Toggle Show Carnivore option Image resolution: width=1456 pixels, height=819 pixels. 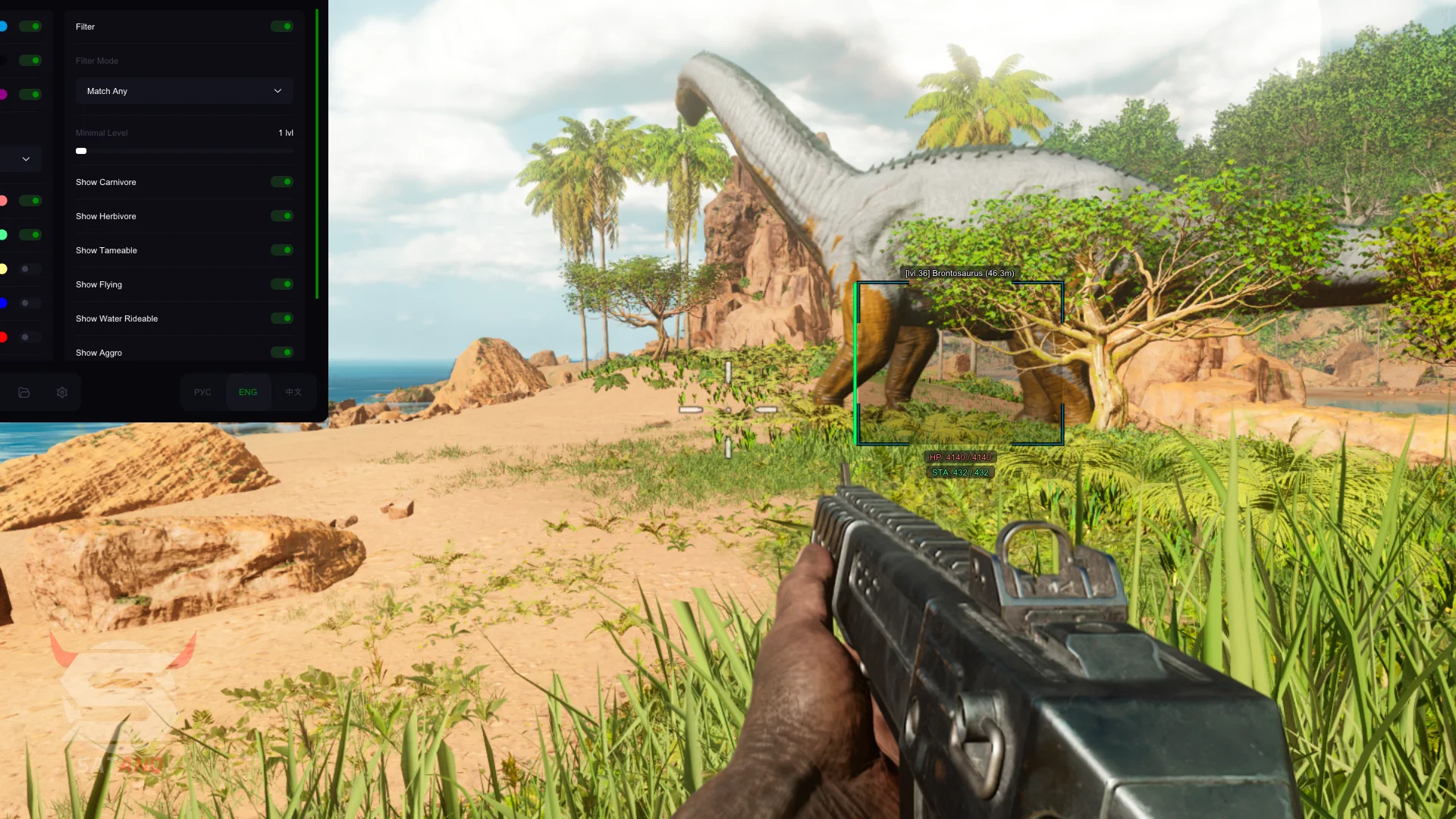282,182
